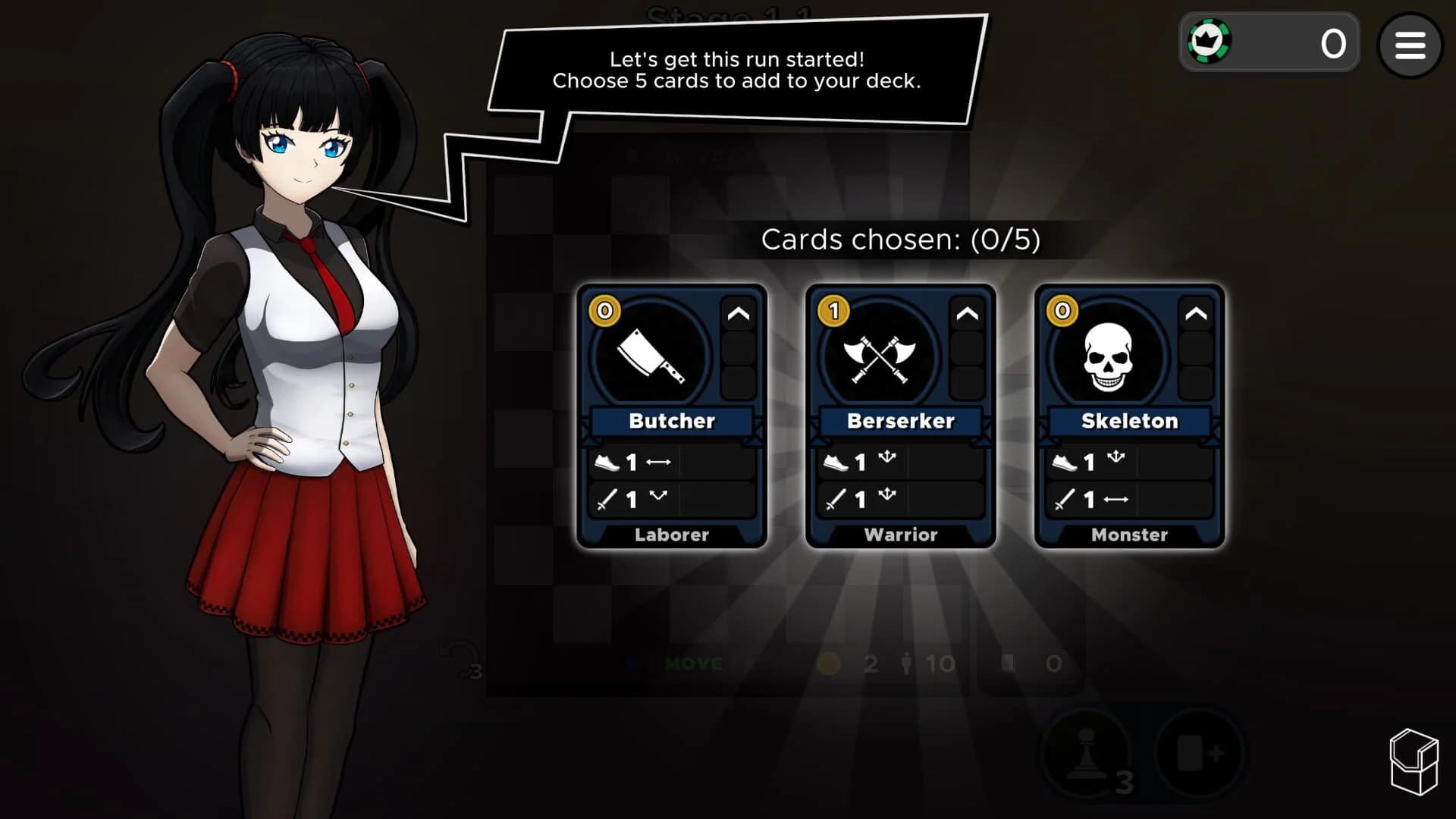Click Butcher's gold cost badge showing 0

click(604, 311)
